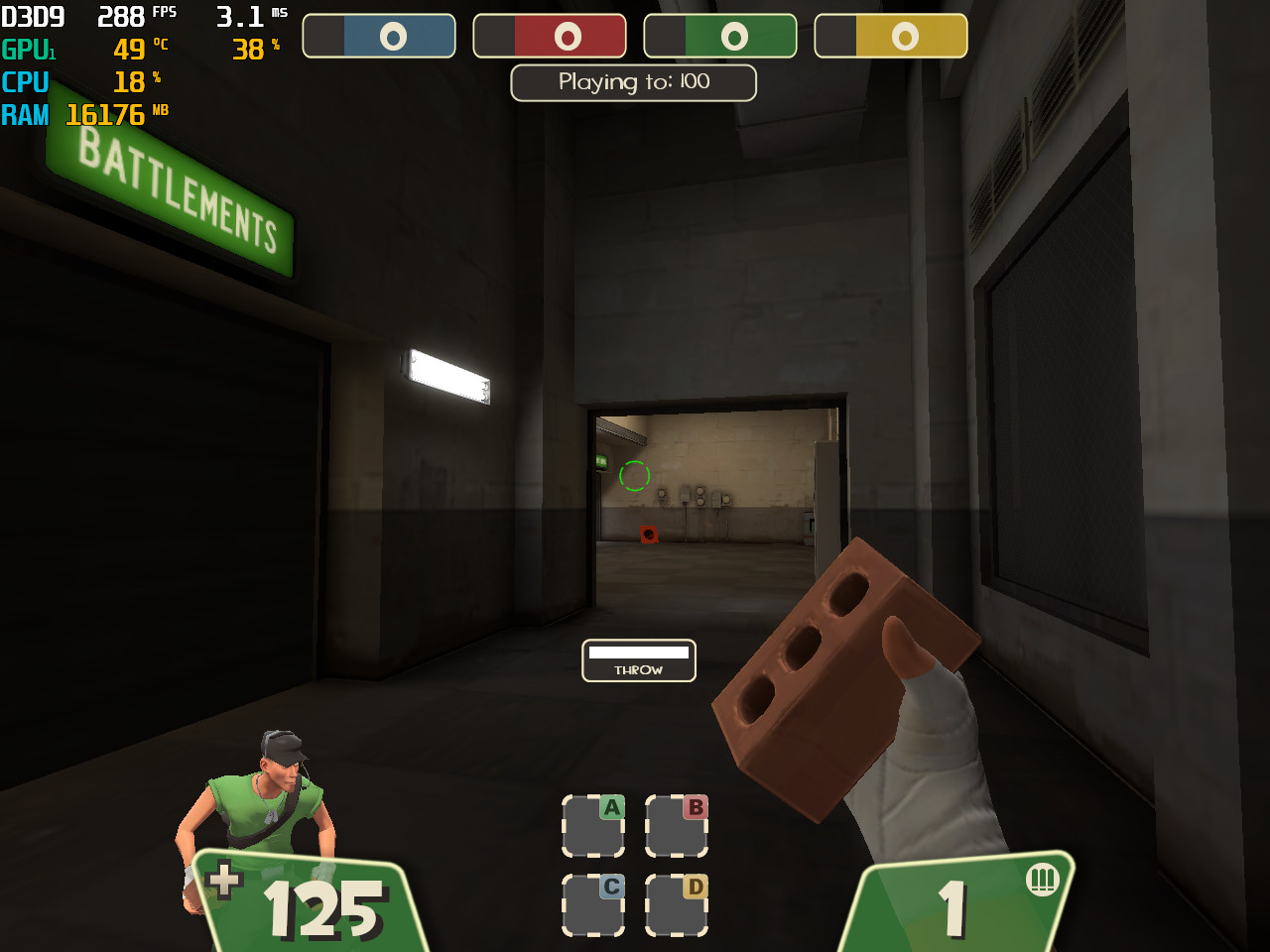
Task: Click the white THROW charge progress bar
Action: (x=638, y=654)
